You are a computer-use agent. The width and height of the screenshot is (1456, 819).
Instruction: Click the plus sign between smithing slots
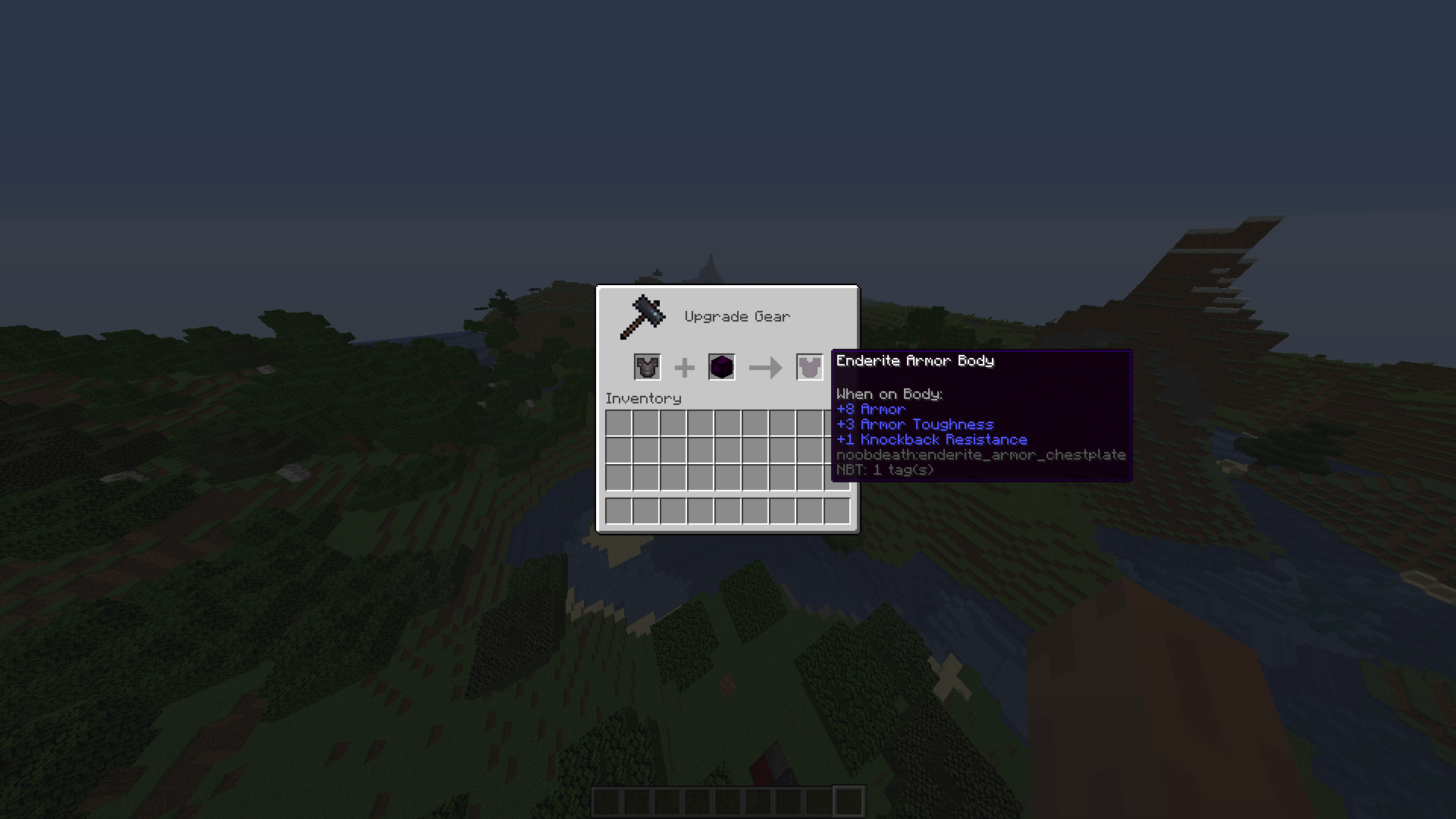point(685,367)
